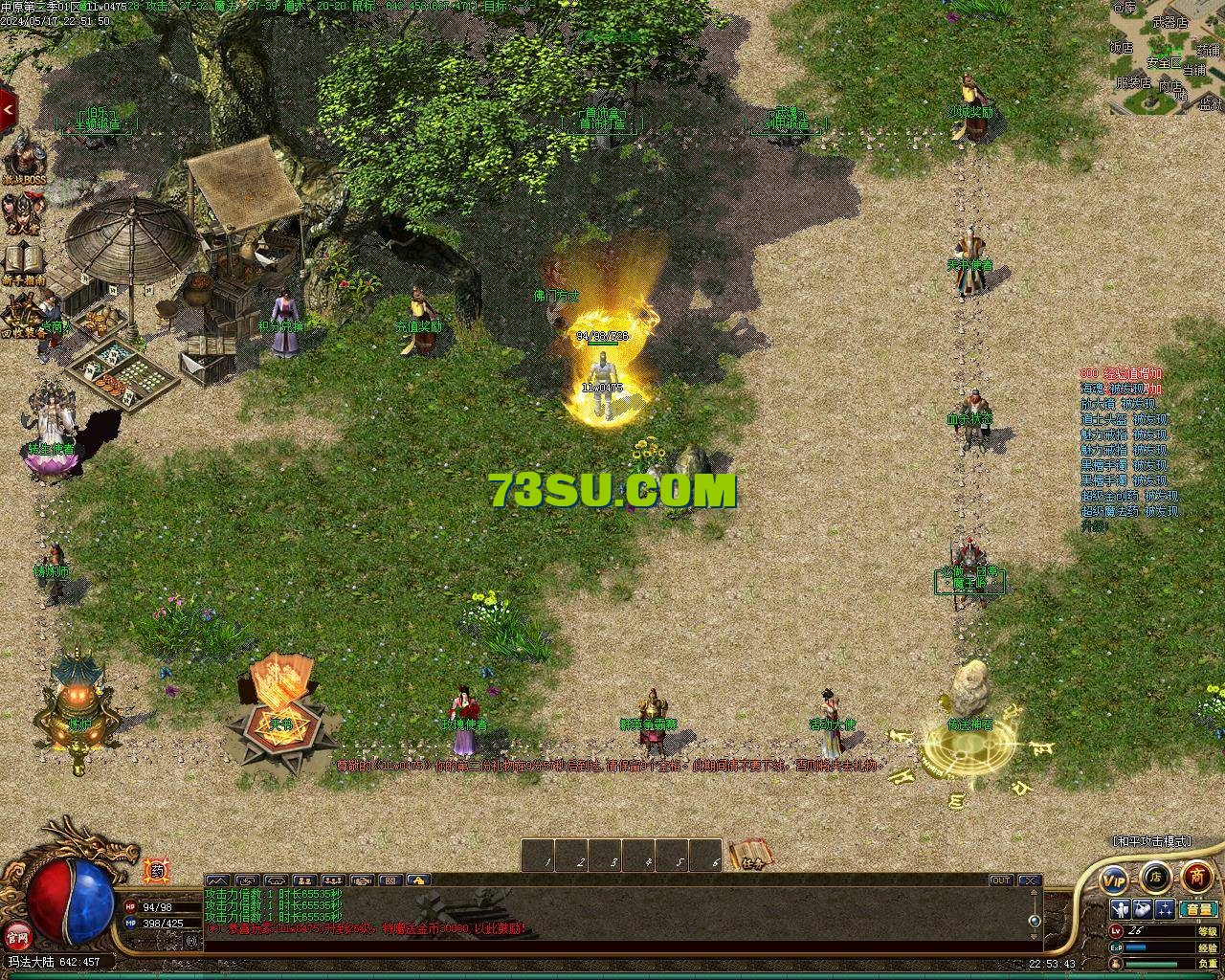The width and height of the screenshot is (1225, 980).
Task: Toggle the 音量 volume button
Action: (x=1198, y=909)
